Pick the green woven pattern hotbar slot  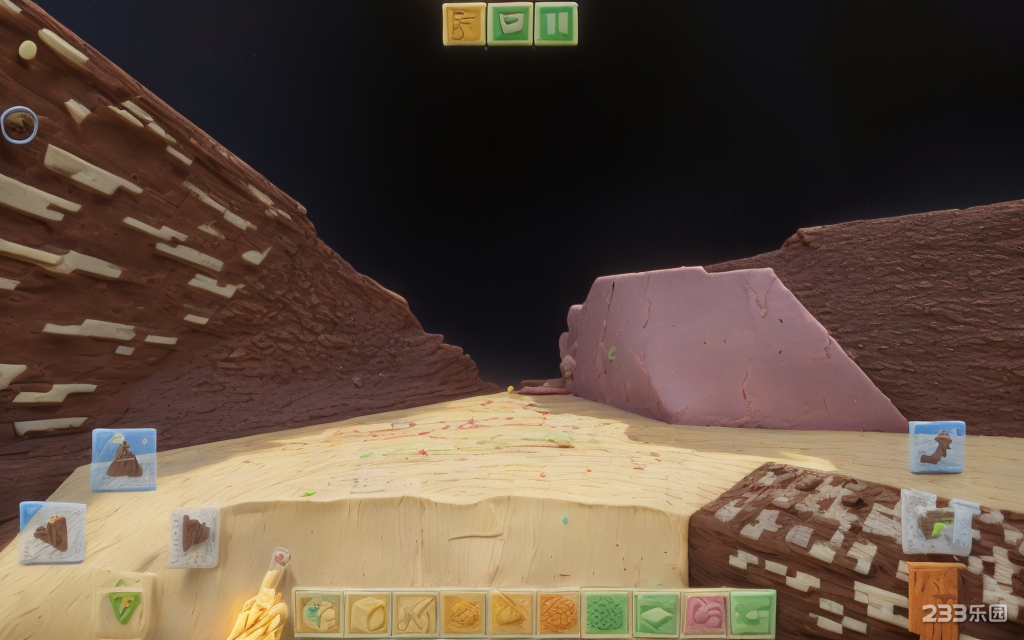607,613
